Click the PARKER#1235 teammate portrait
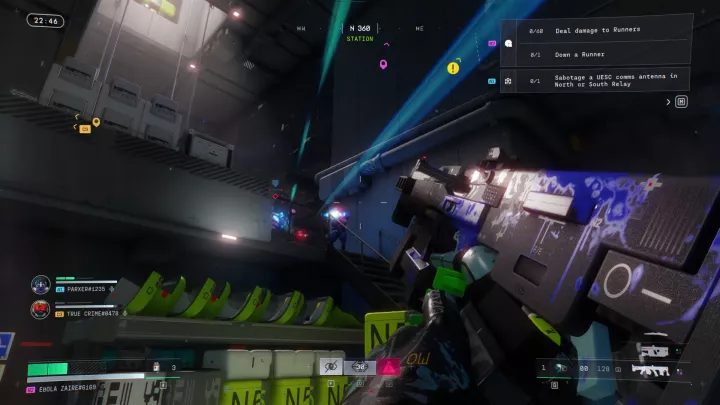Image resolution: width=720 pixels, height=405 pixels. pos(41,284)
